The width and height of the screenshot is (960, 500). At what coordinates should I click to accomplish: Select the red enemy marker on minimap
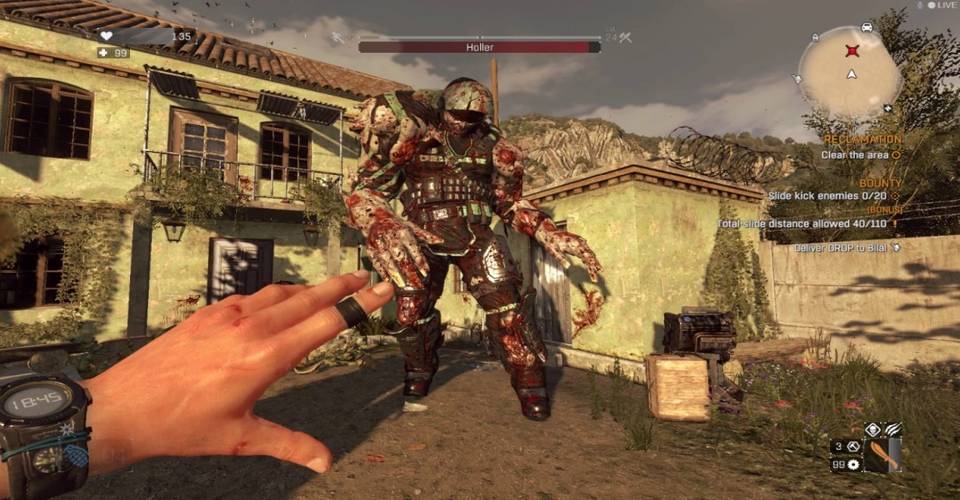click(x=852, y=50)
